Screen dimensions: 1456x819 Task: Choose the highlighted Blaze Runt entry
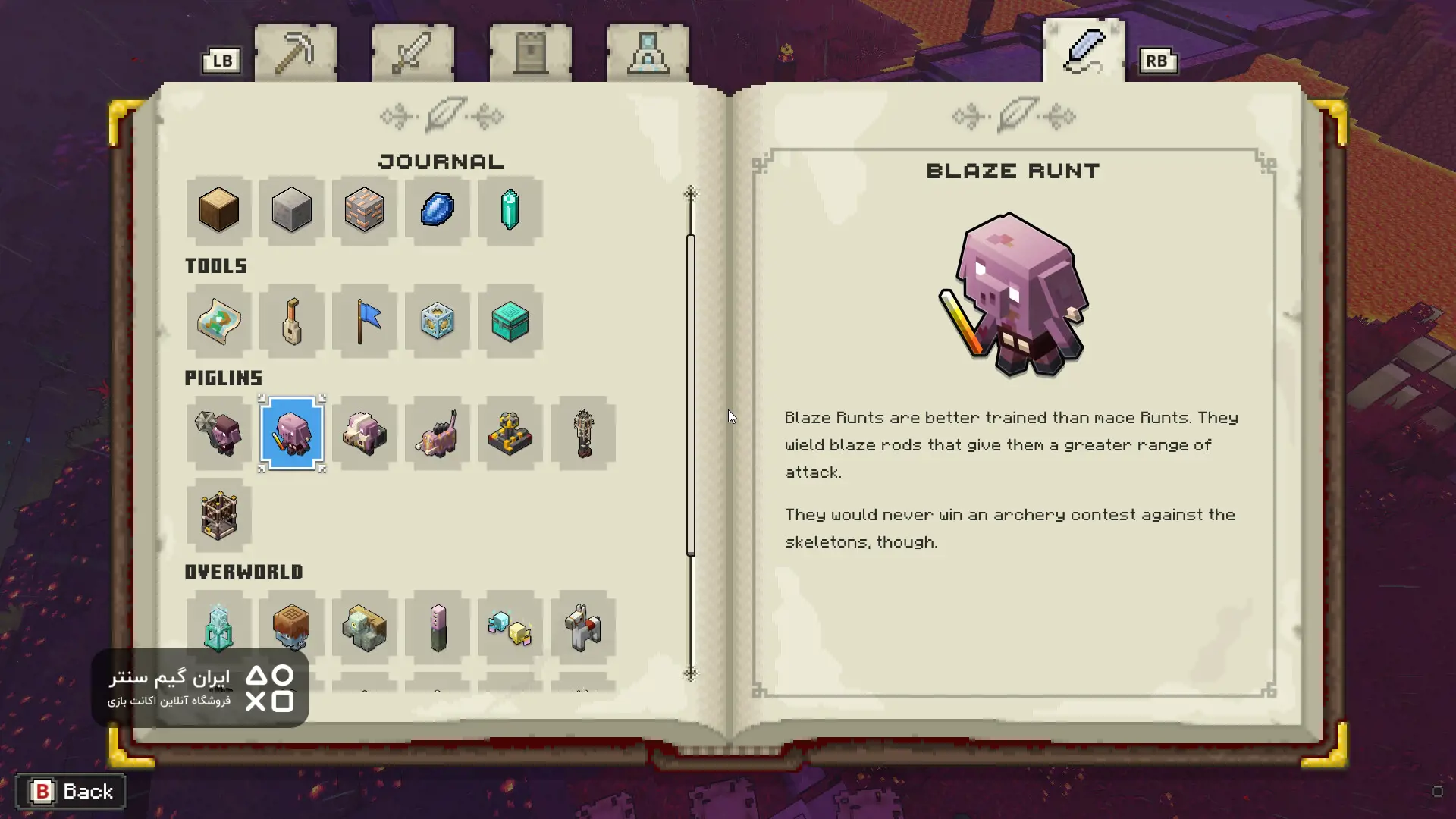(x=291, y=434)
